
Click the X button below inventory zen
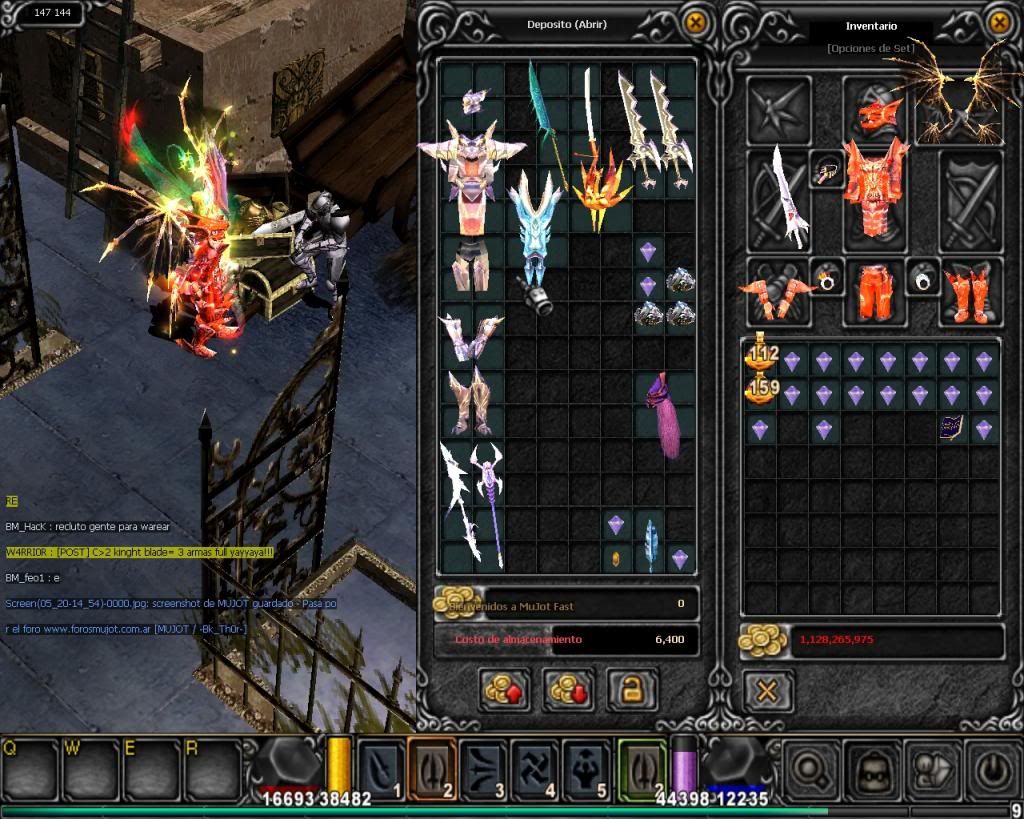pos(768,690)
